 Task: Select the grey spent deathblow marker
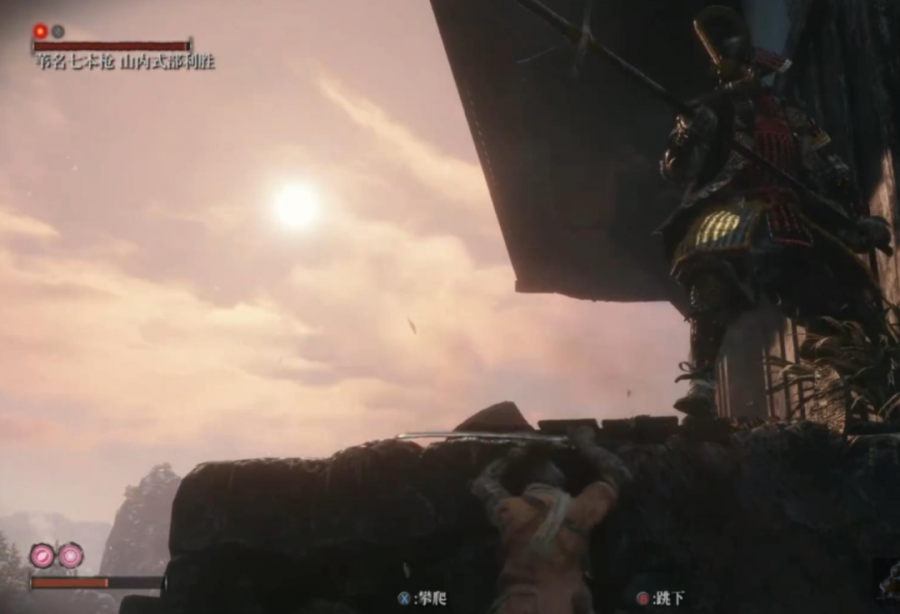tap(58, 31)
